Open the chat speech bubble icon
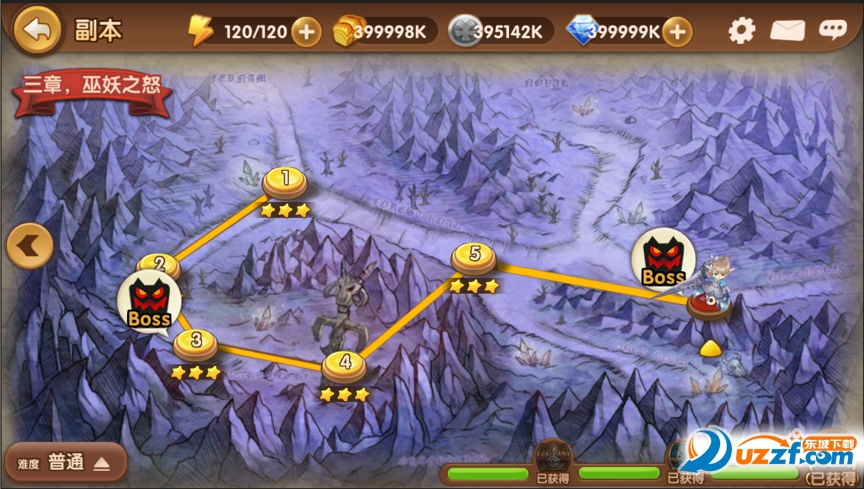The width and height of the screenshot is (864, 489). pos(832,30)
